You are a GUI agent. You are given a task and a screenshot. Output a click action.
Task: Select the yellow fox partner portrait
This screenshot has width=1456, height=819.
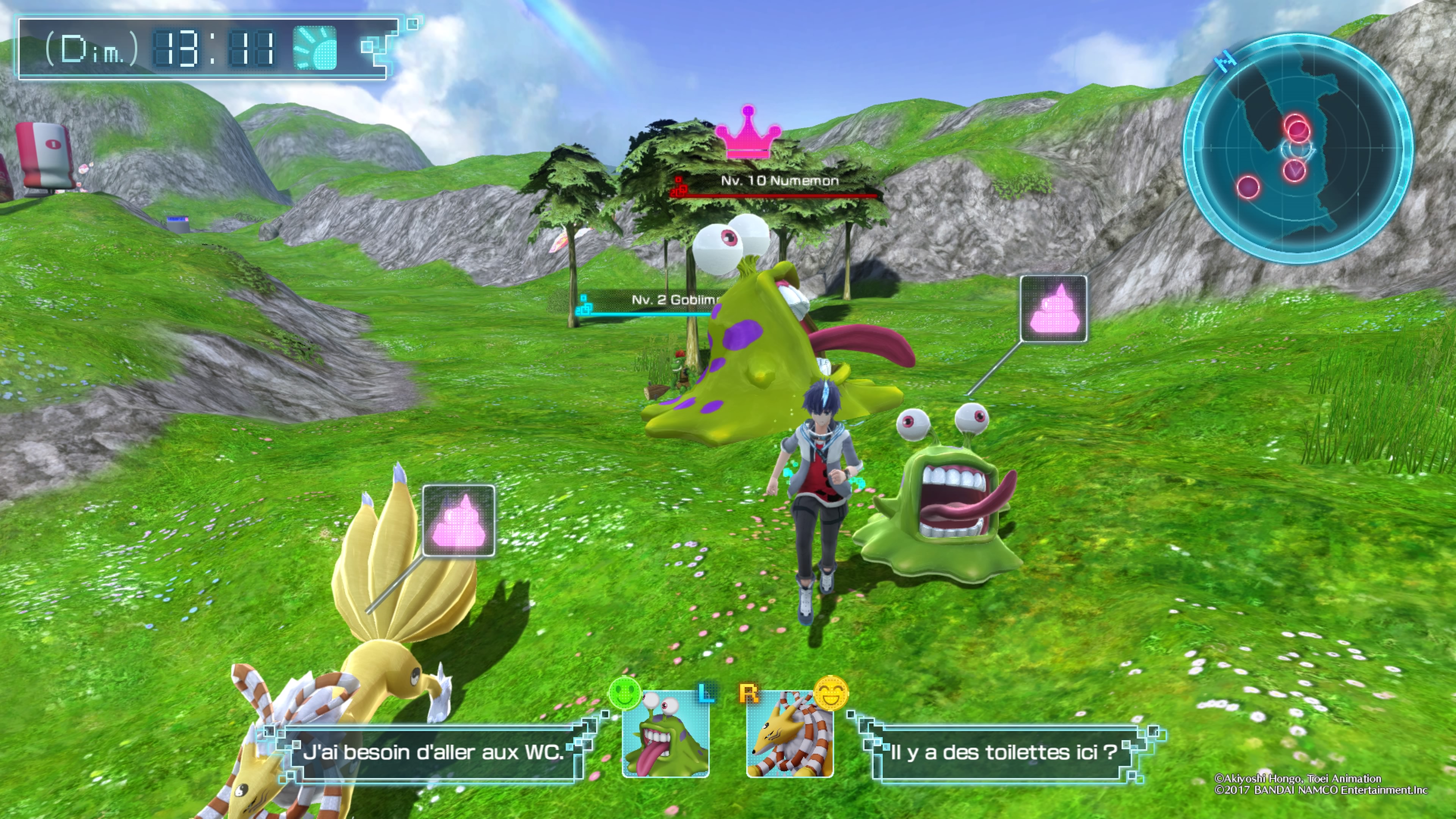(x=789, y=734)
